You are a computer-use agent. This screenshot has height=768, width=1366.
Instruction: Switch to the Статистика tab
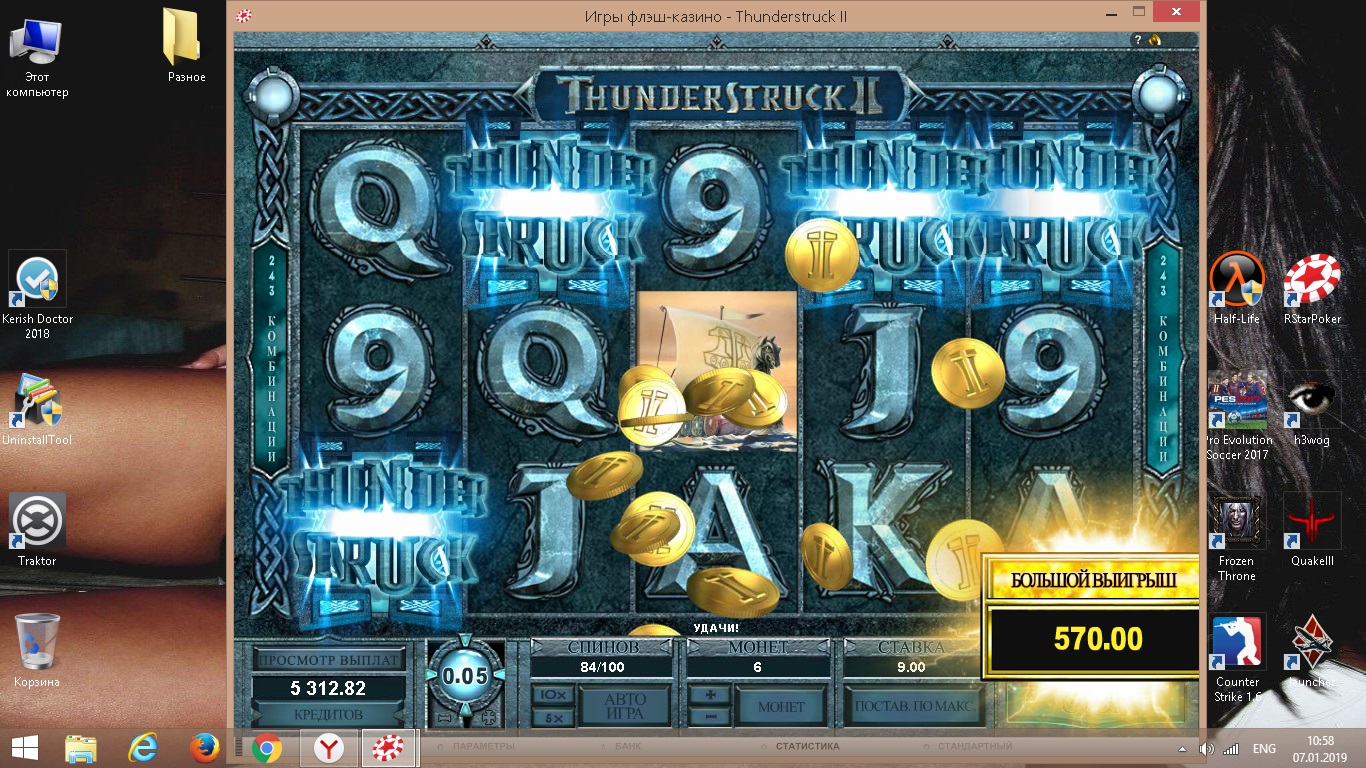(x=807, y=747)
